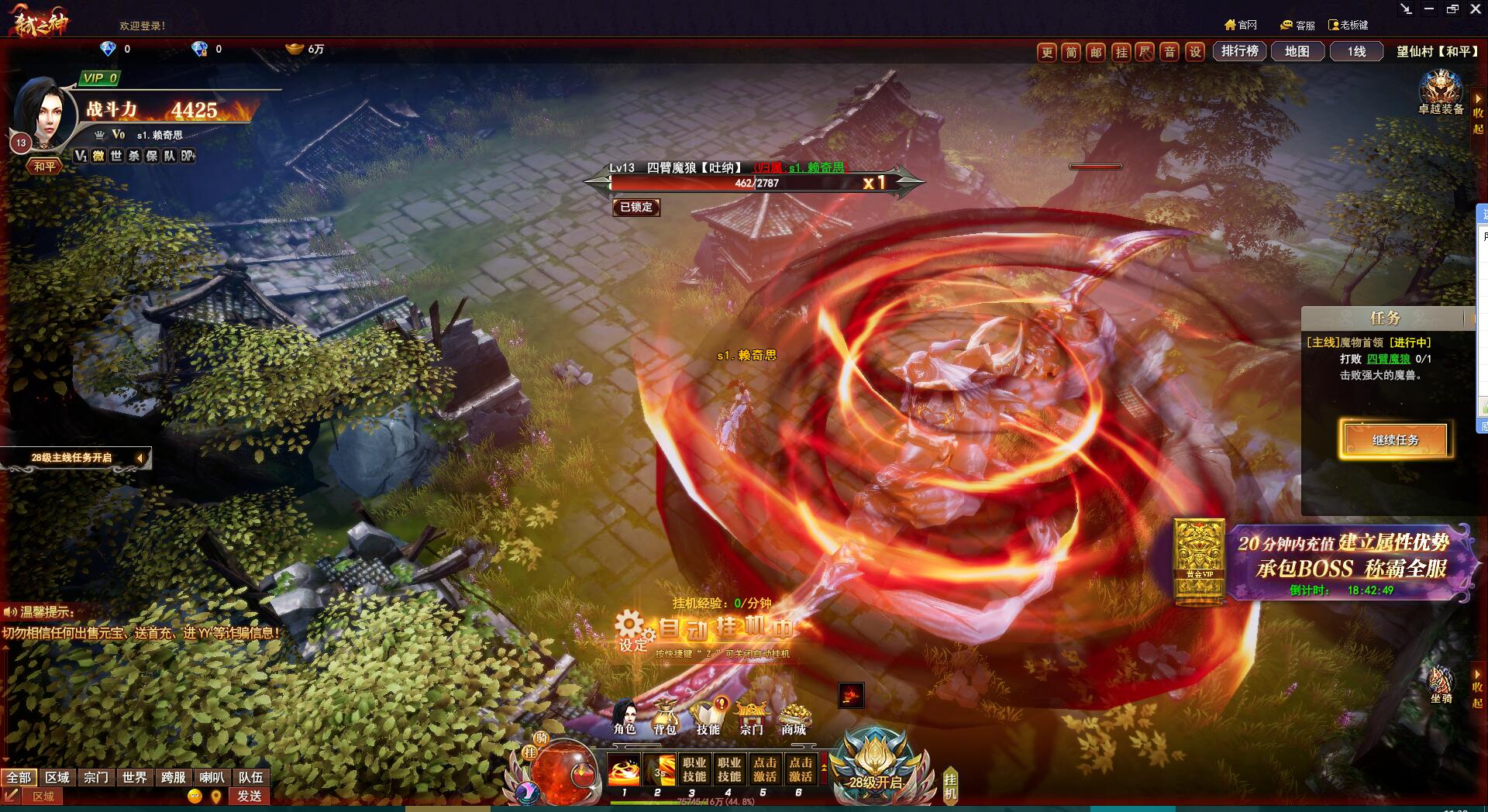The height and width of the screenshot is (812, 1488).
Task: Select the 1线 server line button
Action: click(1356, 51)
